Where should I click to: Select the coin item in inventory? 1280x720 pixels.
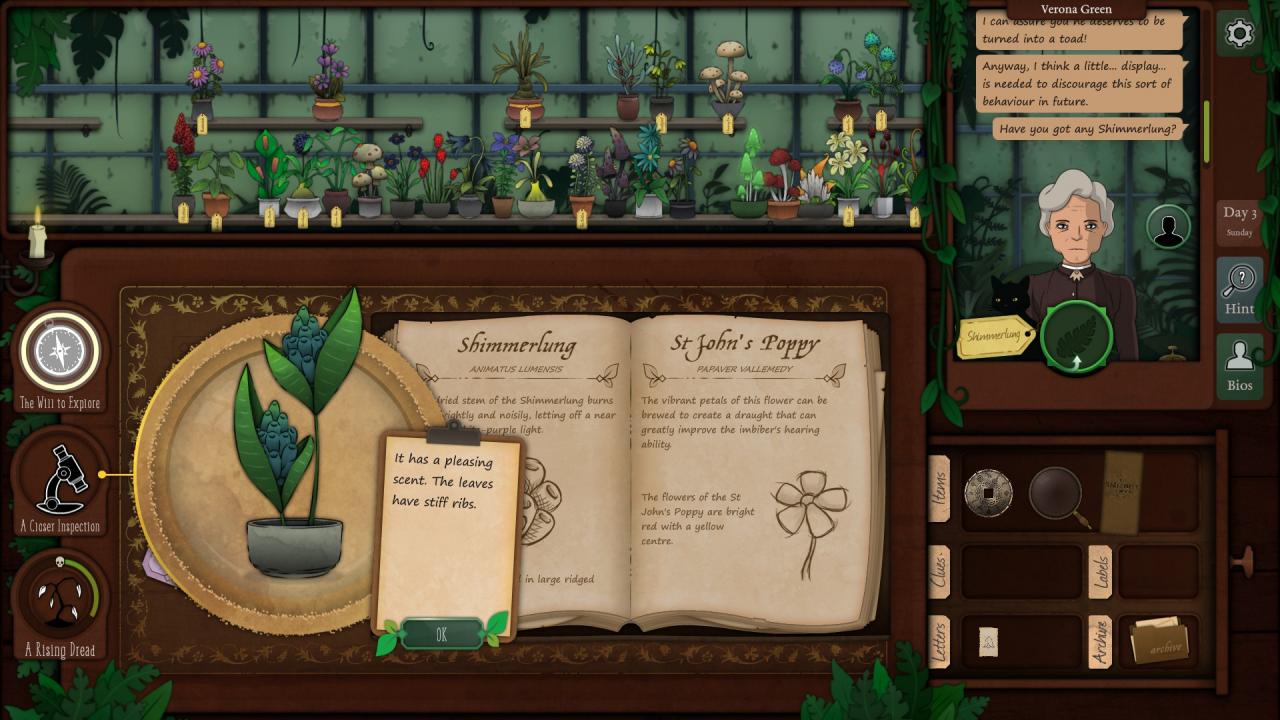[x=988, y=493]
